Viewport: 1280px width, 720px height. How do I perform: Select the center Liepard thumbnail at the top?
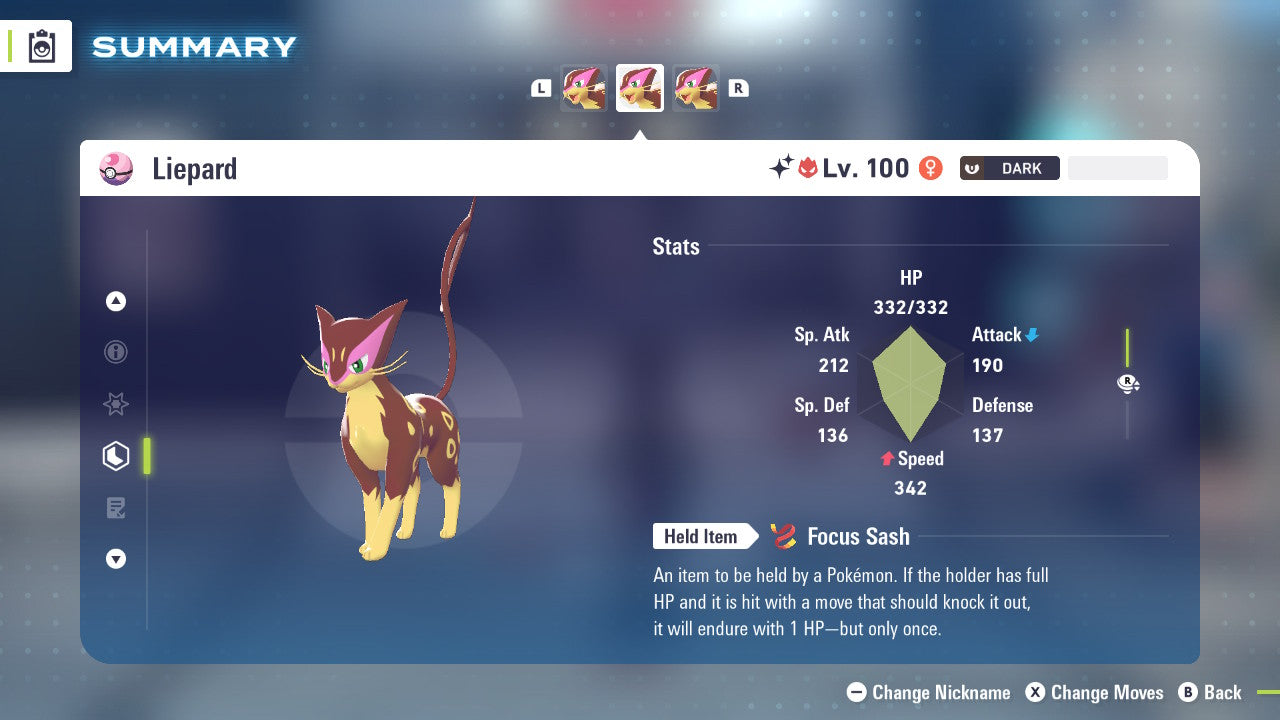[640, 88]
